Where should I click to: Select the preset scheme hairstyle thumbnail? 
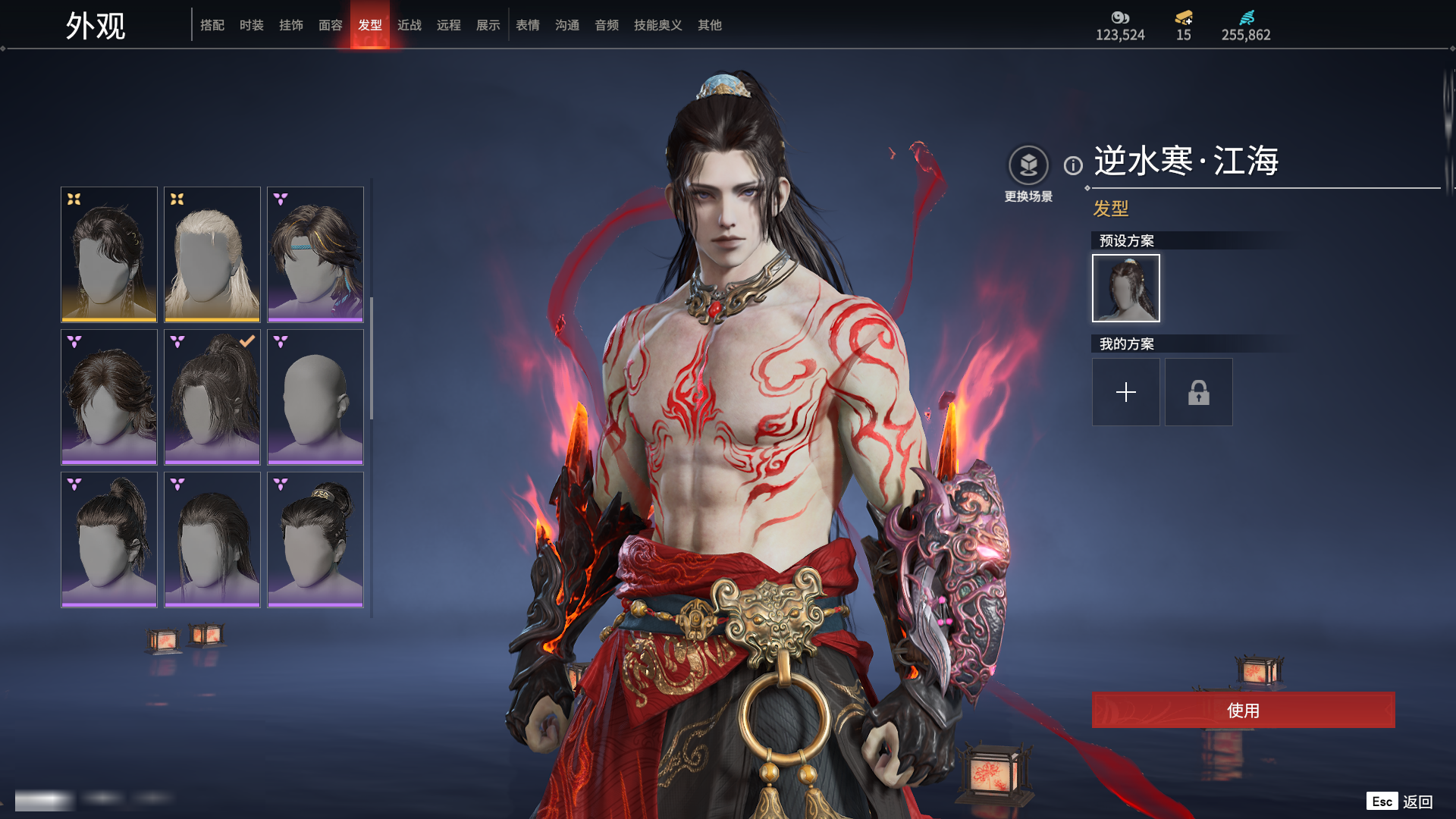click(x=1126, y=288)
